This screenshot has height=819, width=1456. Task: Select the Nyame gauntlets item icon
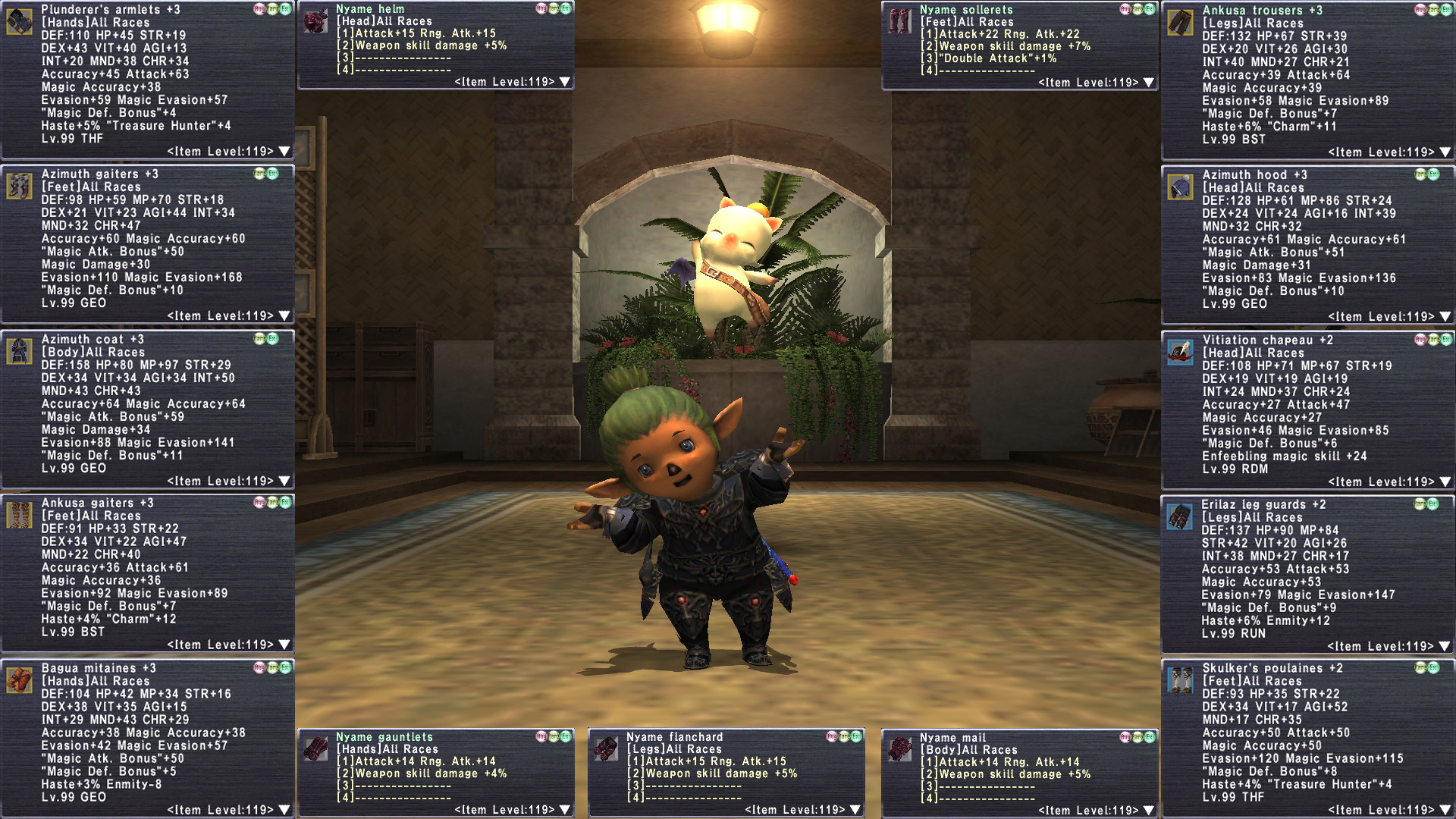[x=315, y=748]
